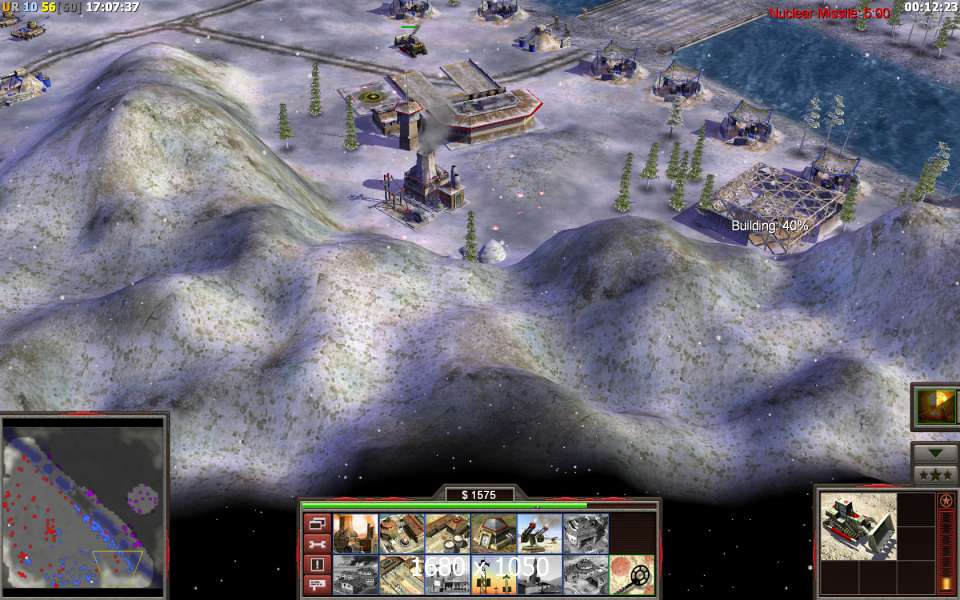Viewport: 960px width, 600px height.
Task: Build a Gattling Cannon defense
Action: click(539, 534)
